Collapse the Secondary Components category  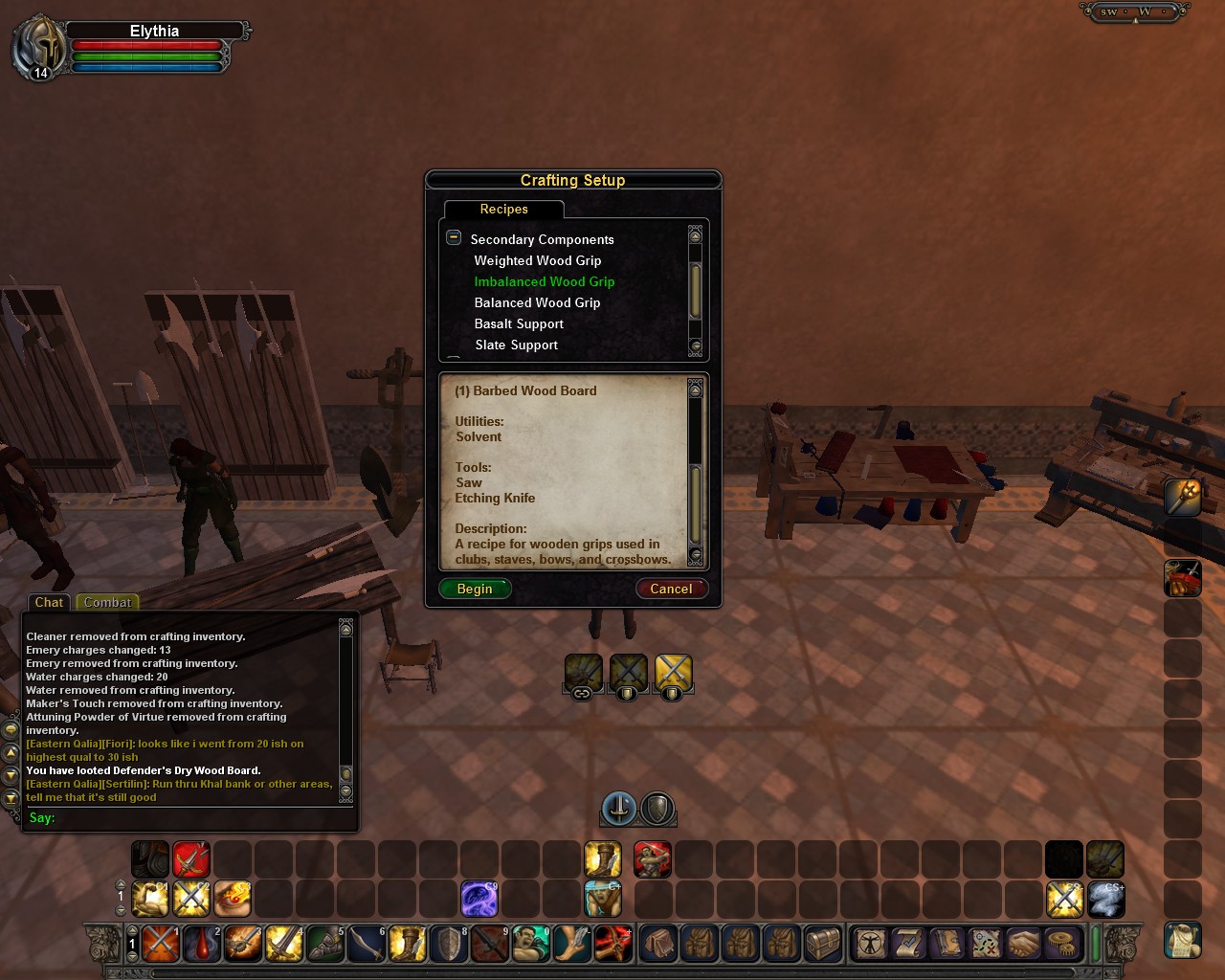point(454,238)
